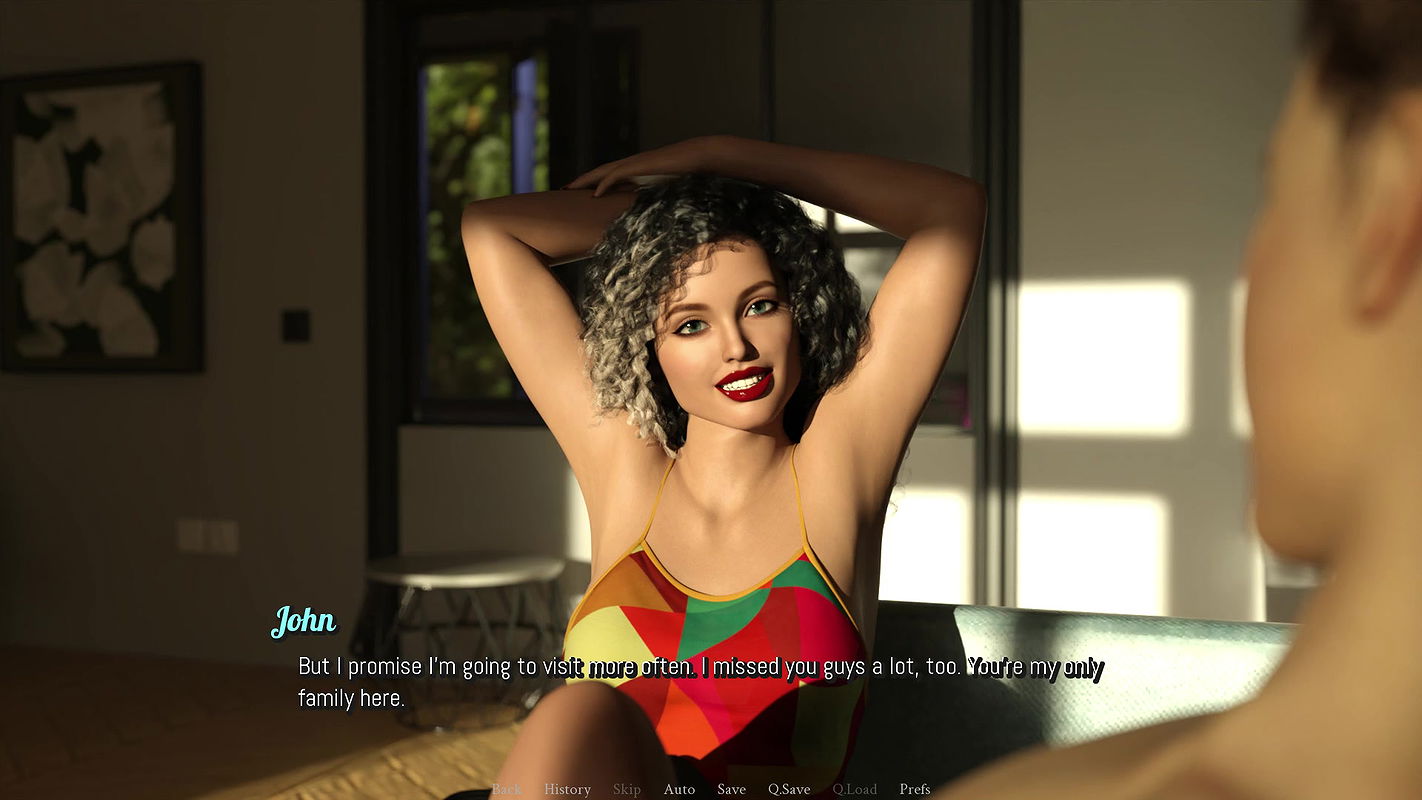Click the dialogue box to advance the story

(x=700, y=680)
